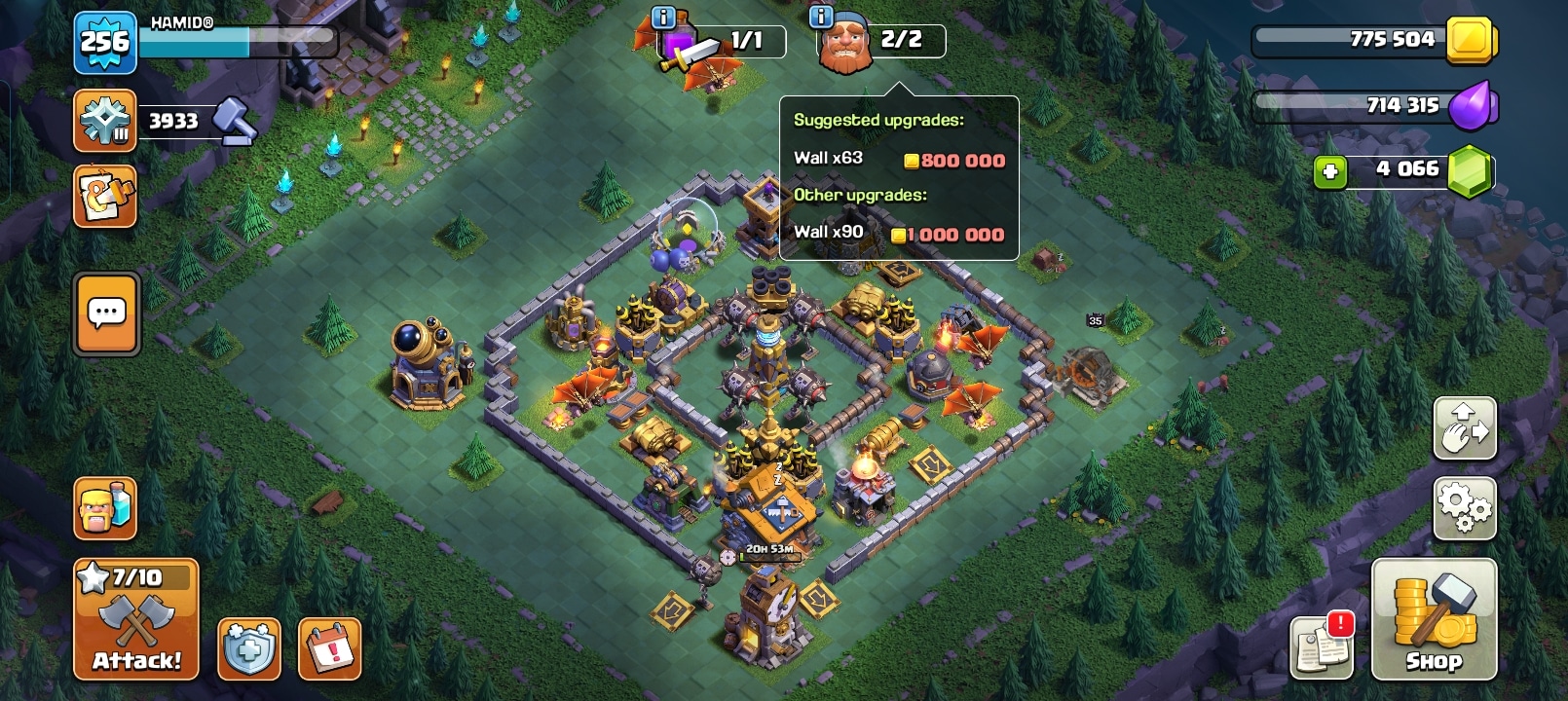Tap the Attack! button

[x=136, y=619]
